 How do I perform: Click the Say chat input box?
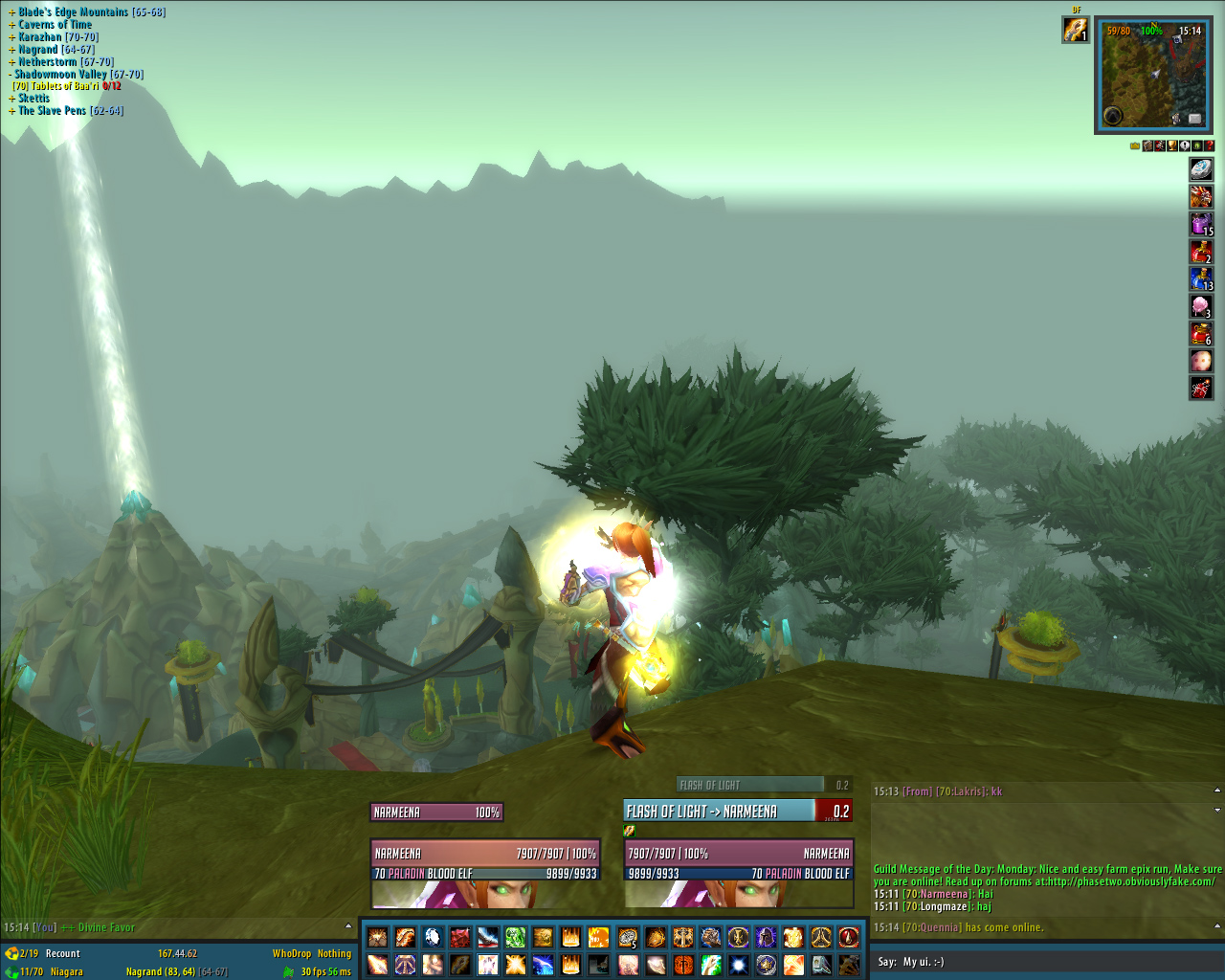[1043, 962]
